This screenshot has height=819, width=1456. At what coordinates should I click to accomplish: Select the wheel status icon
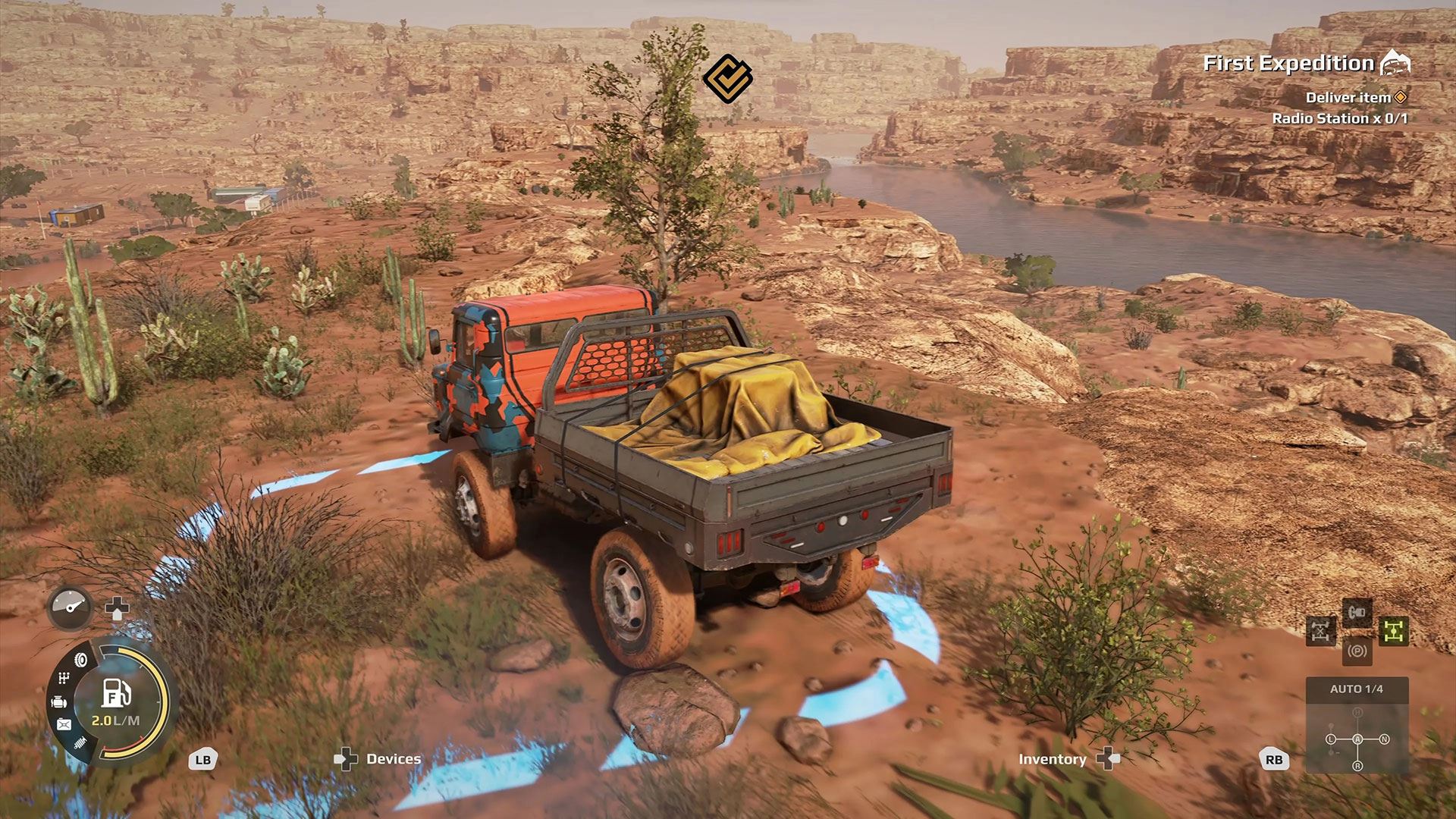pyautogui.click(x=80, y=660)
